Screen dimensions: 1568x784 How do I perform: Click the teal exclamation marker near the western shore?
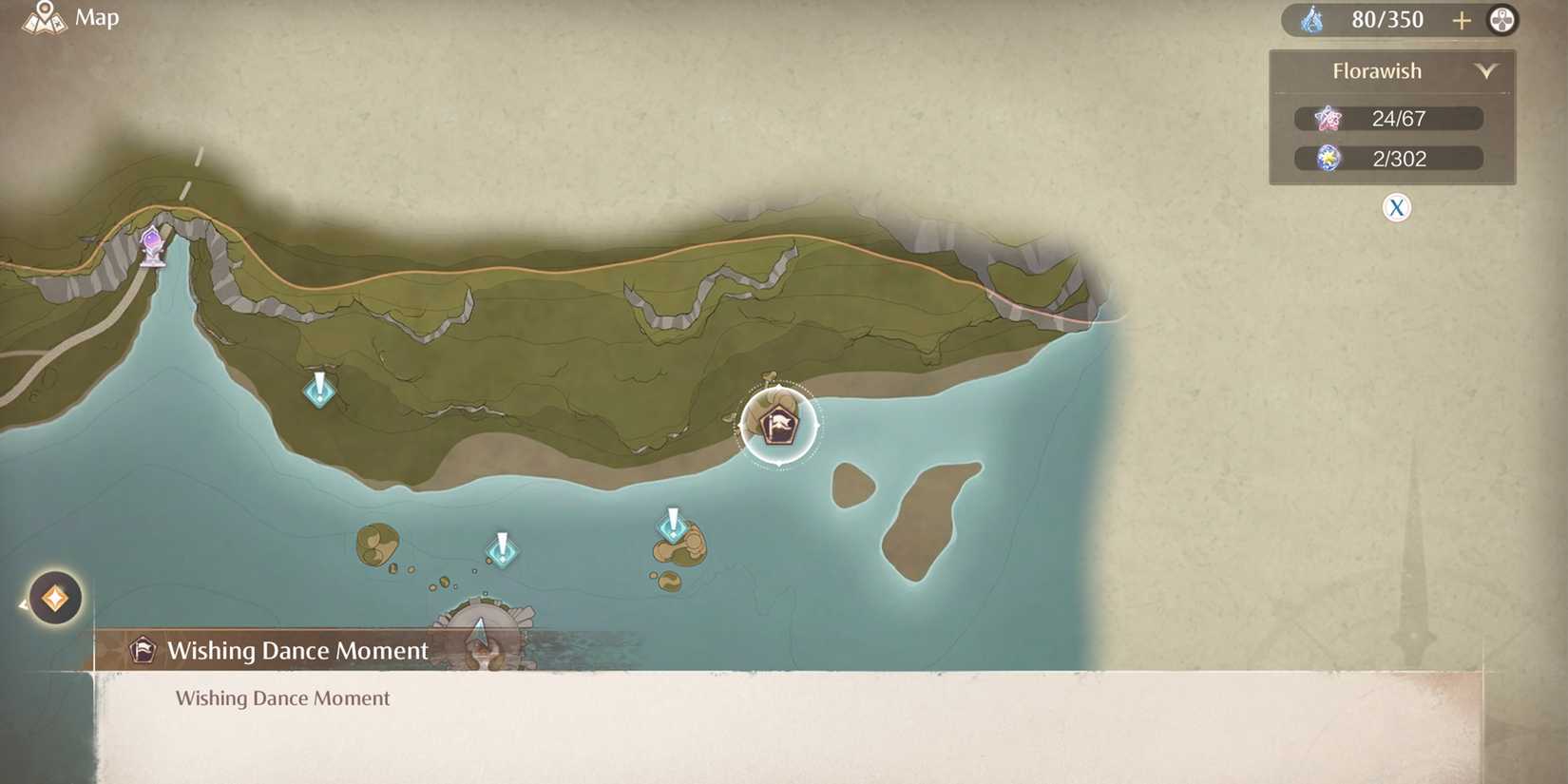[319, 390]
